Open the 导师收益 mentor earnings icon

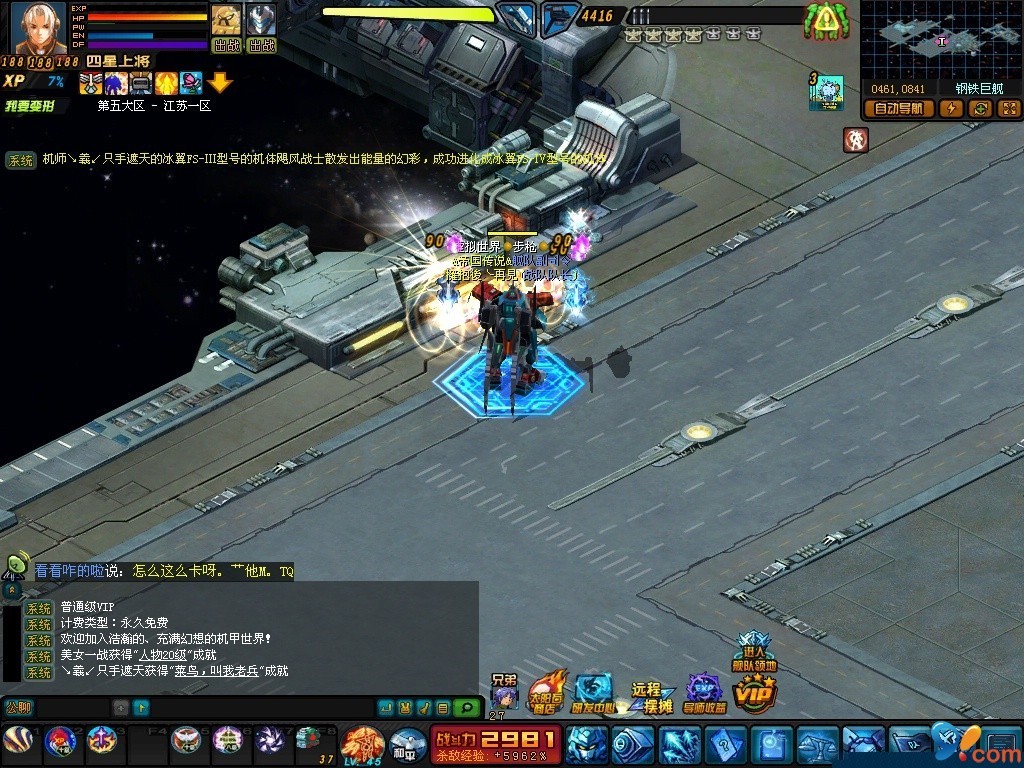[x=705, y=692]
